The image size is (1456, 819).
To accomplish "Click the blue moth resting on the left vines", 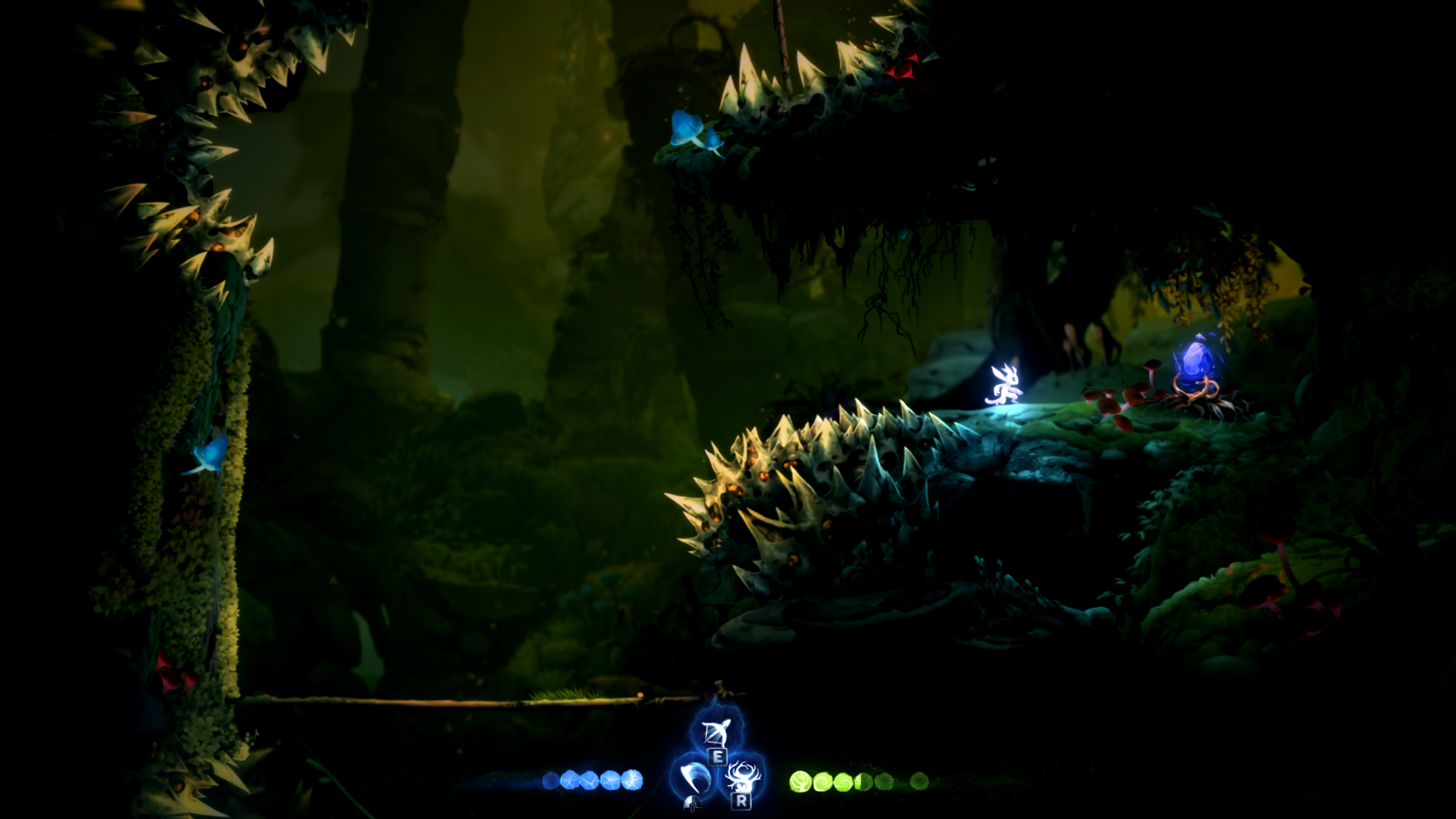I will (209, 455).
